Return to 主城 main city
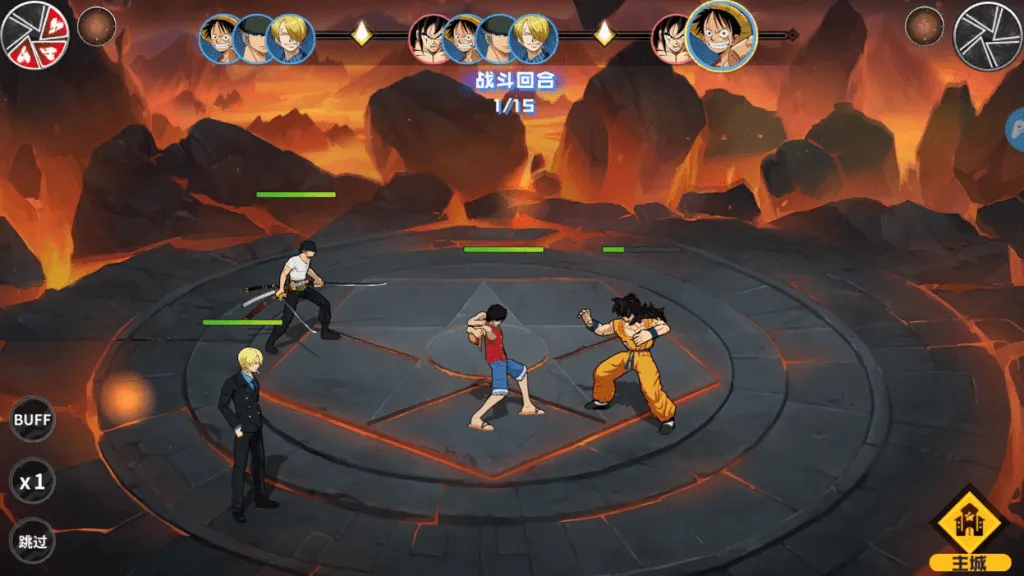1024x576 pixels. [967, 529]
